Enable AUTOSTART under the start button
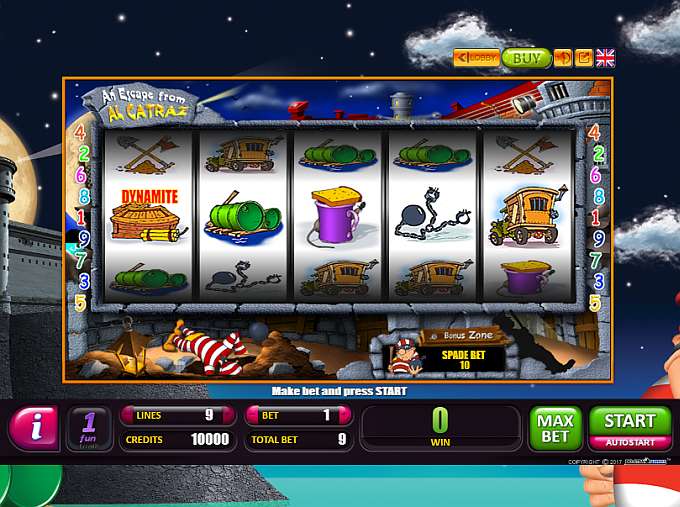 point(630,442)
